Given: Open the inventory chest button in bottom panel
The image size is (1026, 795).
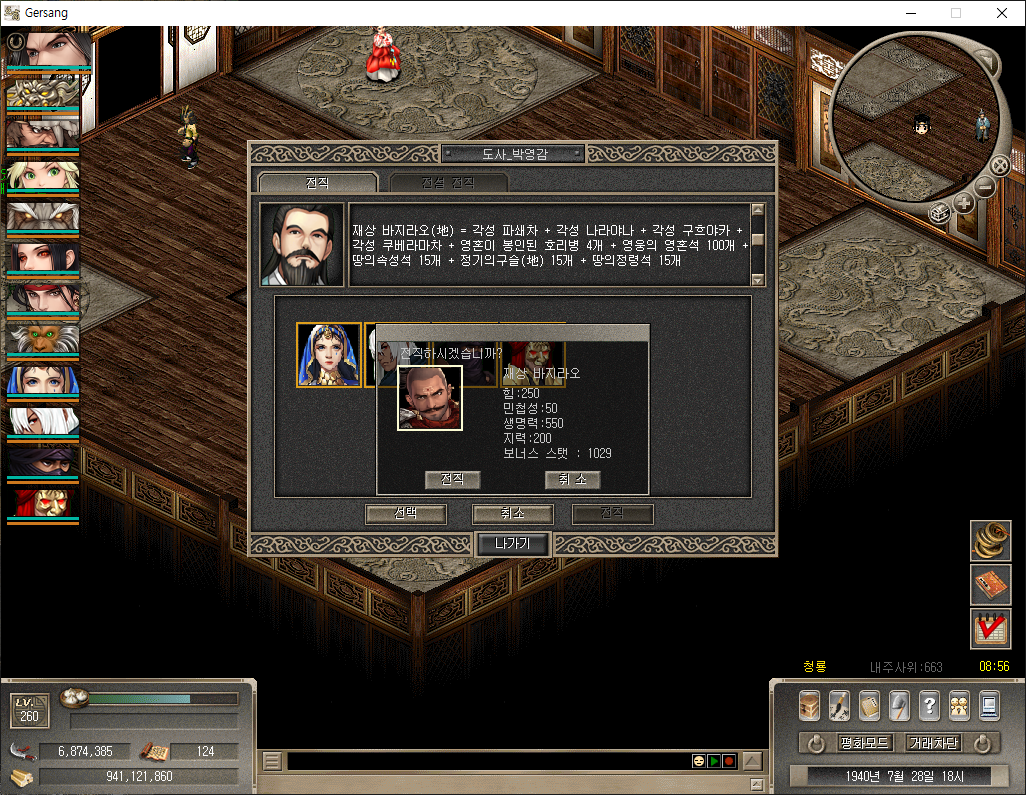Looking at the screenshot, I should pyautogui.click(x=809, y=705).
